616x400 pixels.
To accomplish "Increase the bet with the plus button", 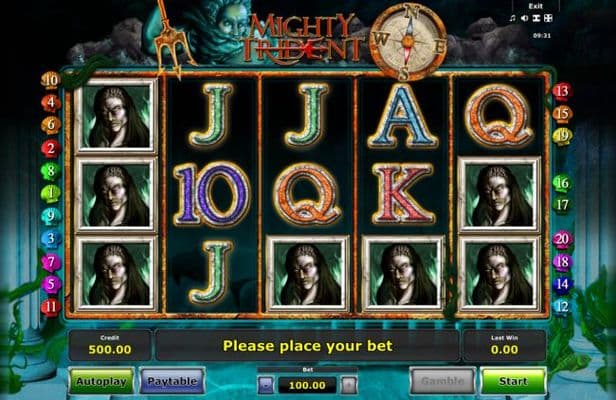I will (348, 383).
